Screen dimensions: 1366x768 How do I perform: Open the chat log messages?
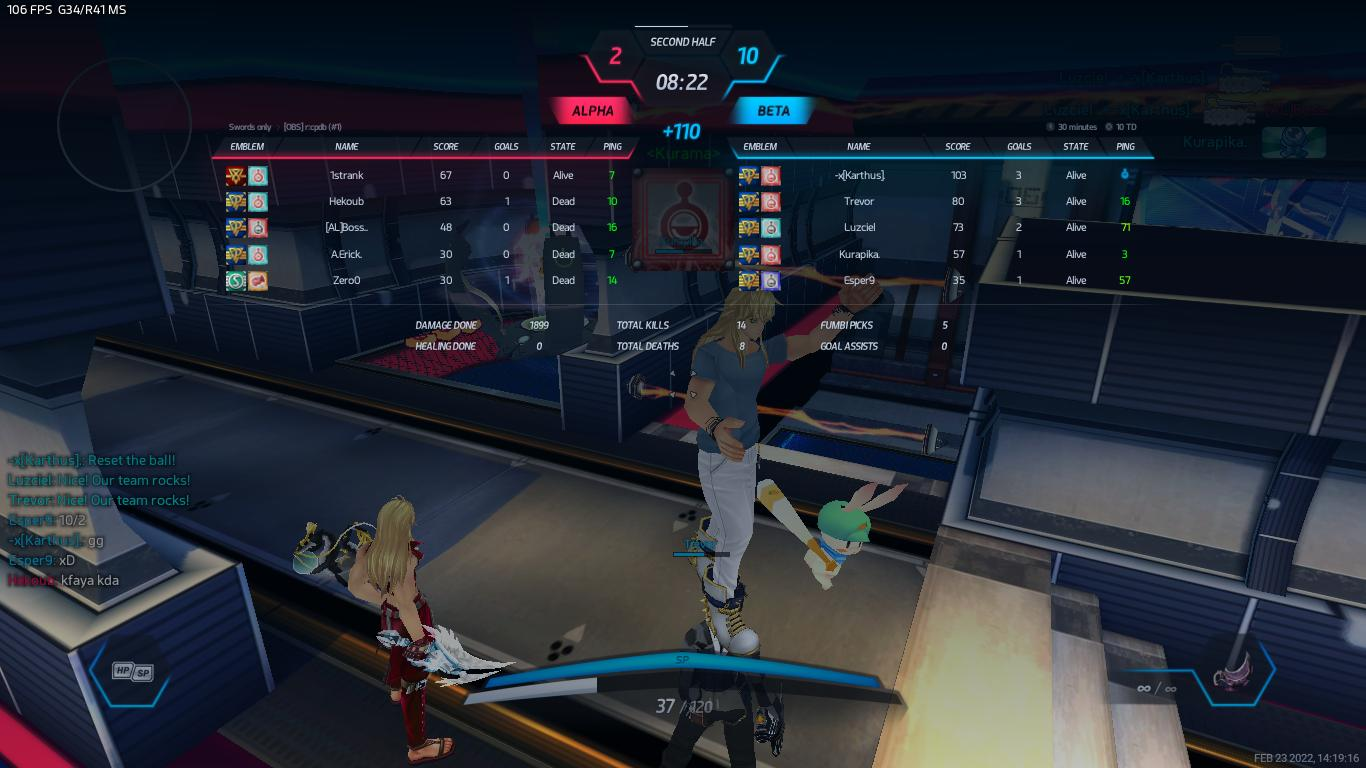98,520
